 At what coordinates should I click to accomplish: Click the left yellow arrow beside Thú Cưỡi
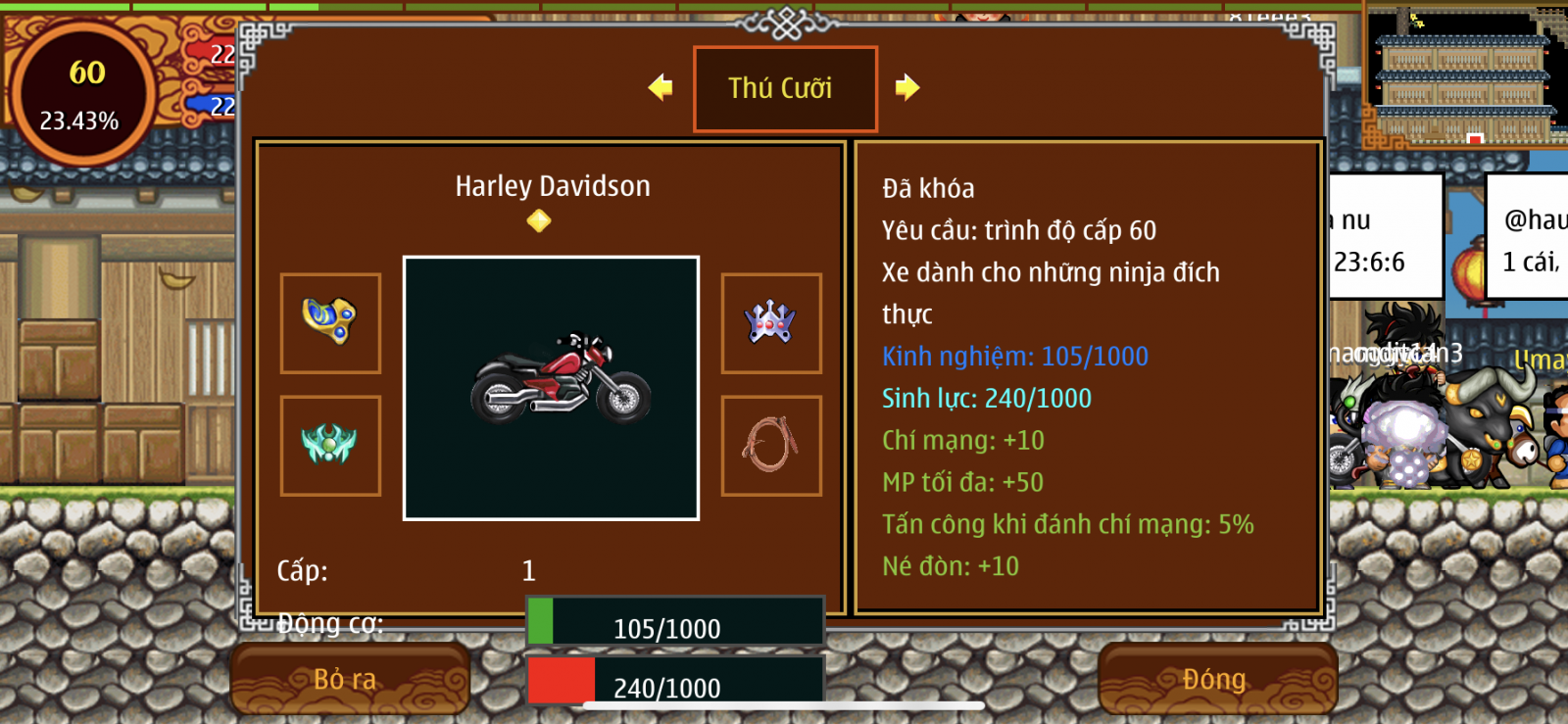(x=661, y=88)
